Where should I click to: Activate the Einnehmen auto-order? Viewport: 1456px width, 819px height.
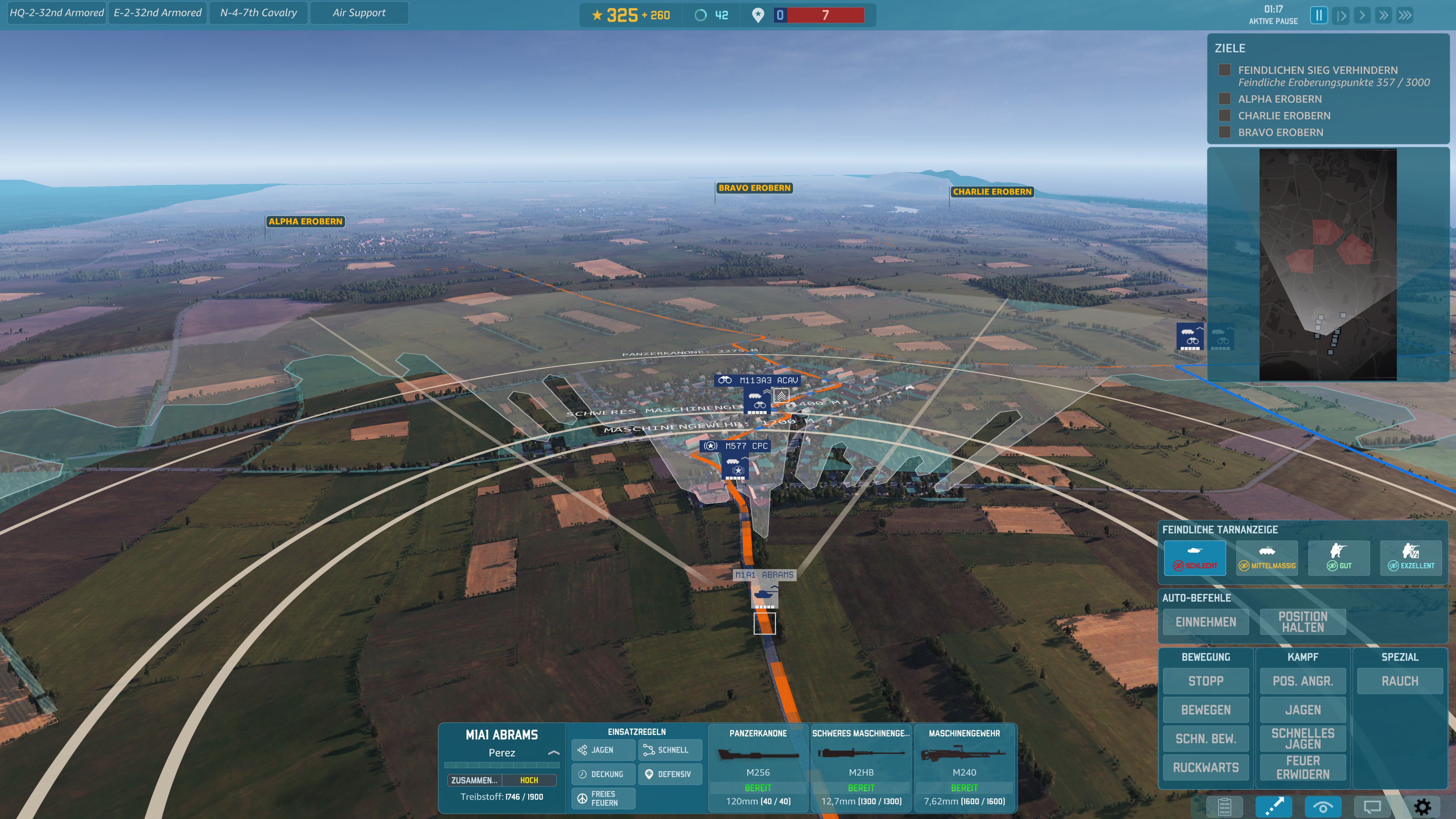pyautogui.click(x=1206, y=622)
